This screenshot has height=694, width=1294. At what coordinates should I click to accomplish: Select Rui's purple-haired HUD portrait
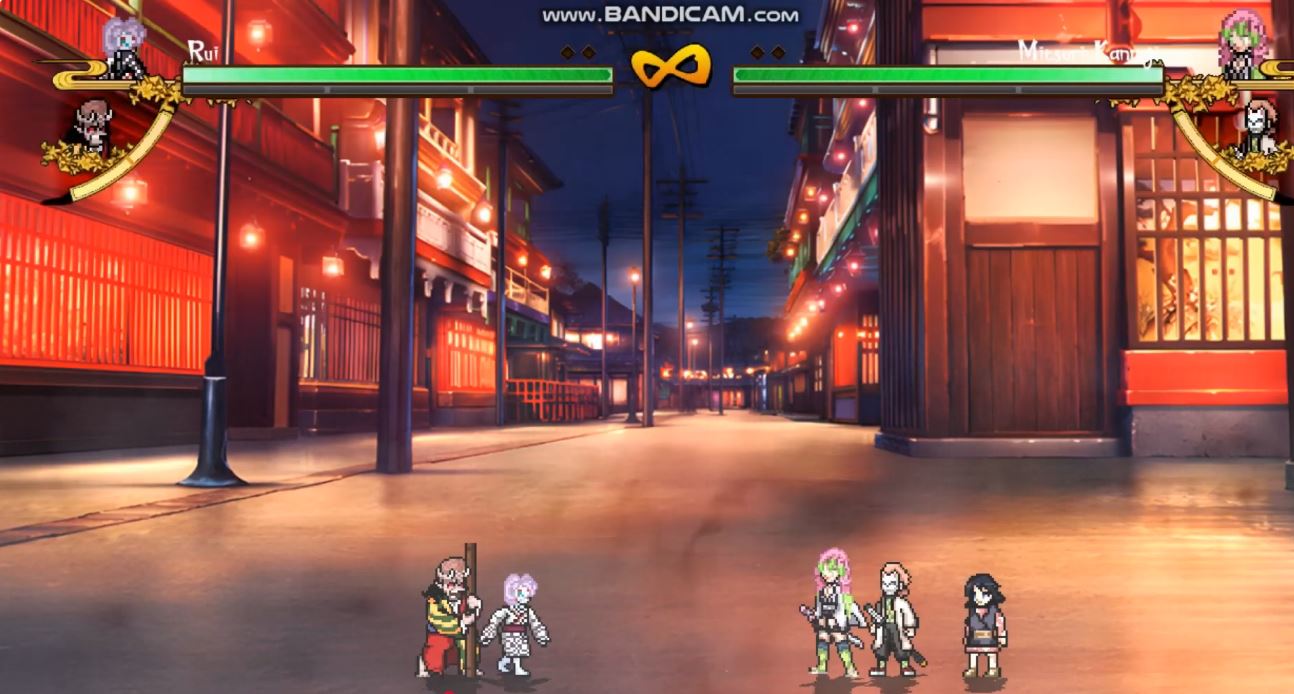pyautogui.click(x=125, y=45)
